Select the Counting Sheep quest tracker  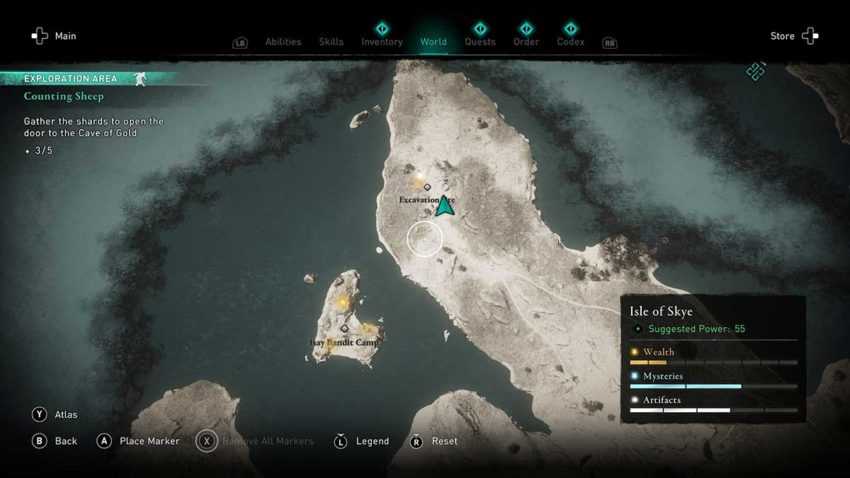coord(63,97)
